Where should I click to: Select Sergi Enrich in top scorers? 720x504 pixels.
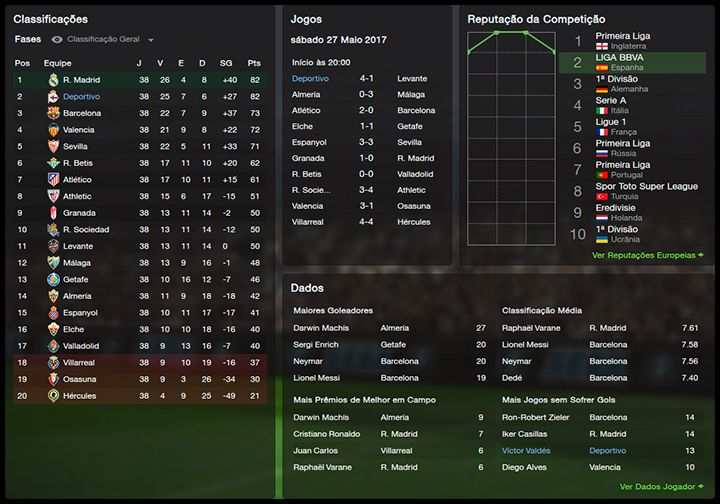point(317,344)
